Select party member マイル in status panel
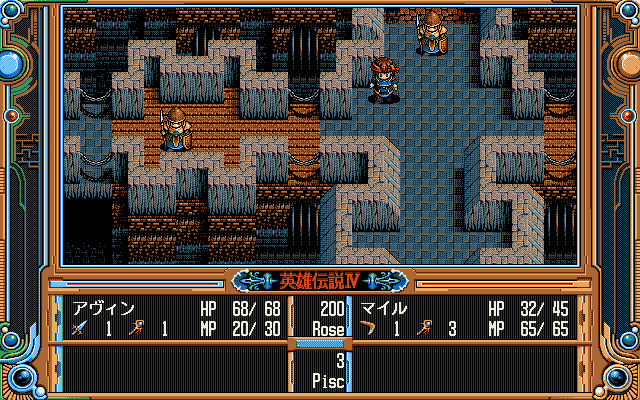640x400 pixels. 383,309
